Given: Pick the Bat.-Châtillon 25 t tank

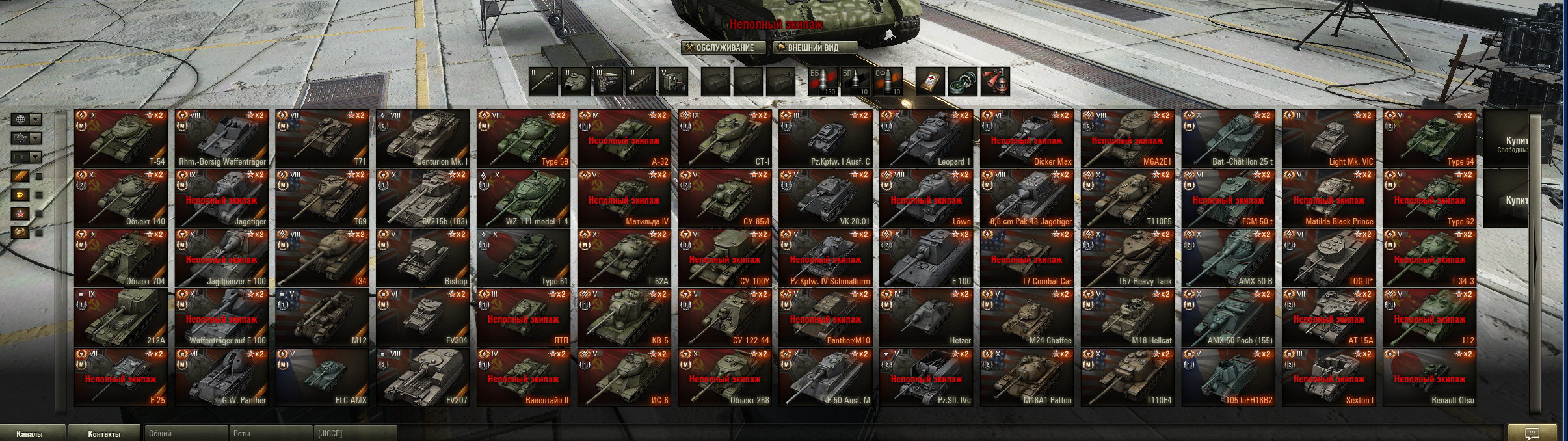Looking at the screenshot, I should tap(1229, 139).
